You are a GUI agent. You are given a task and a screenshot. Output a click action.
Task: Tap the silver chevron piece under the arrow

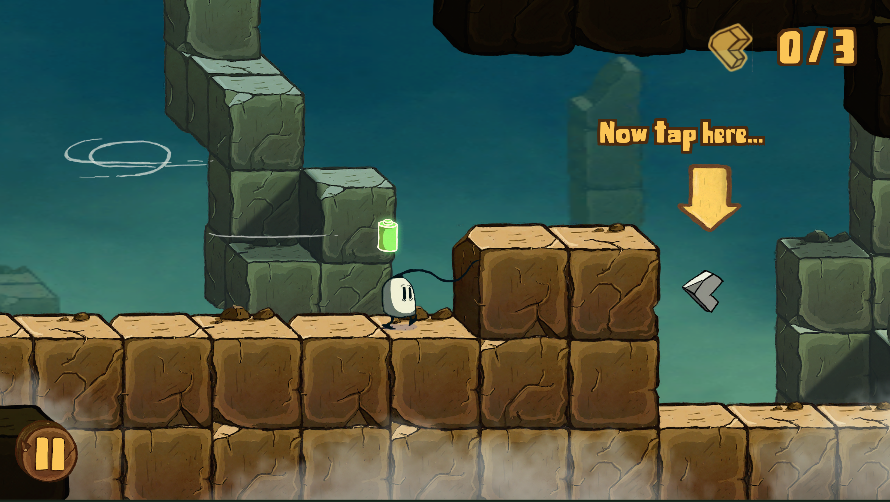[704, 289]
